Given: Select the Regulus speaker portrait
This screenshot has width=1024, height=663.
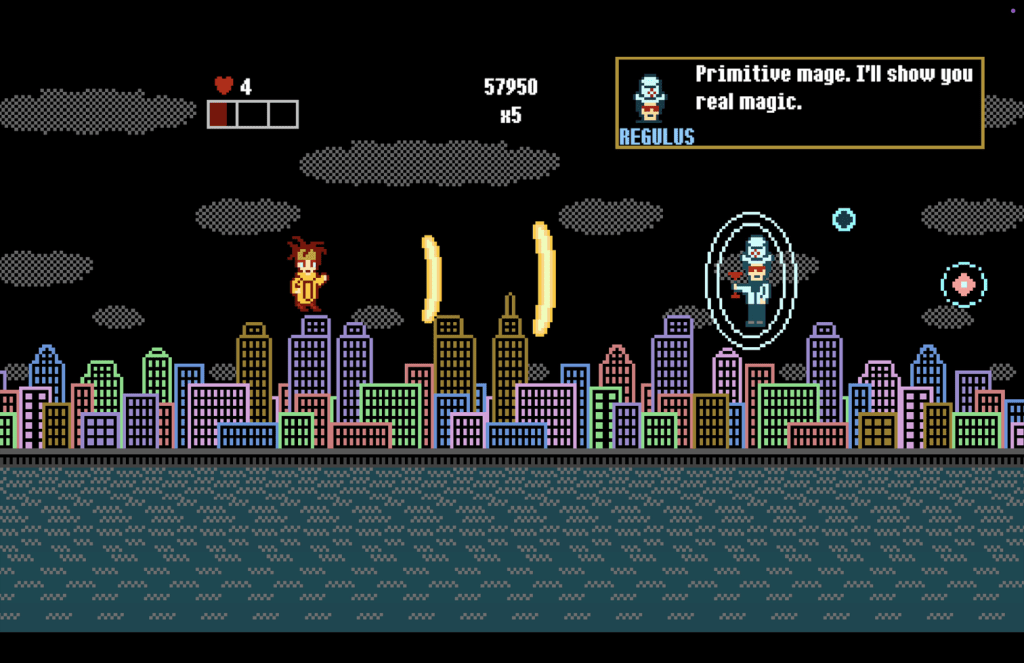Looking at the screenshot, I should tap(650, 98).
